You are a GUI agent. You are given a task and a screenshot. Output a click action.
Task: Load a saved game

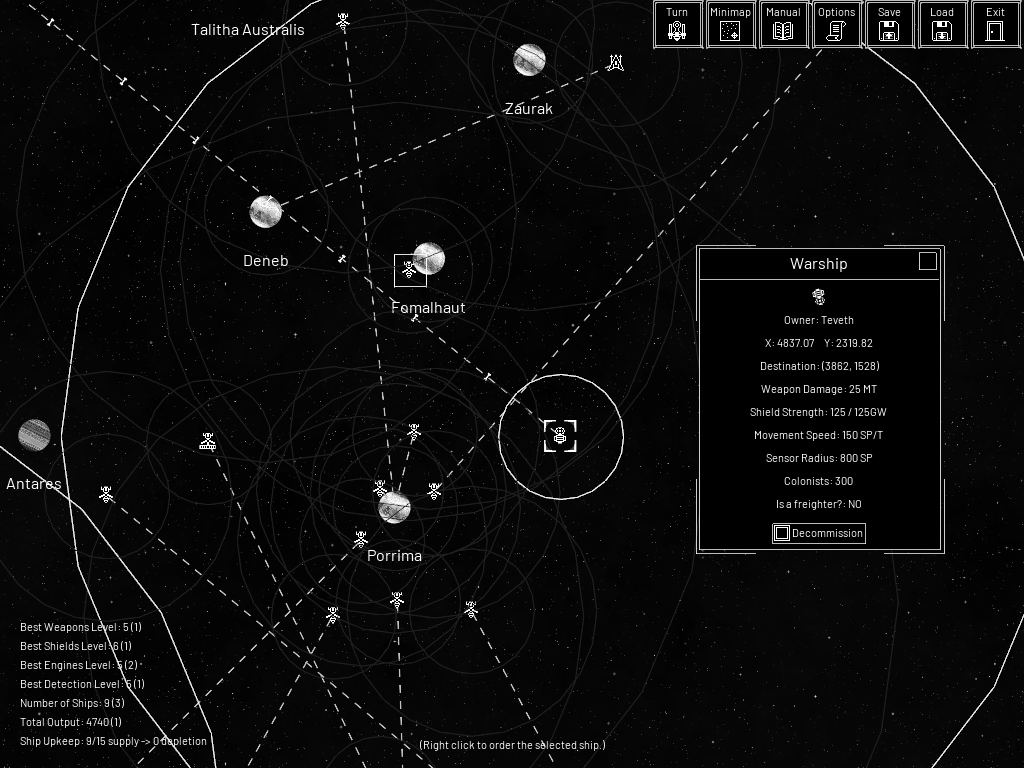(x=942, y=24)
